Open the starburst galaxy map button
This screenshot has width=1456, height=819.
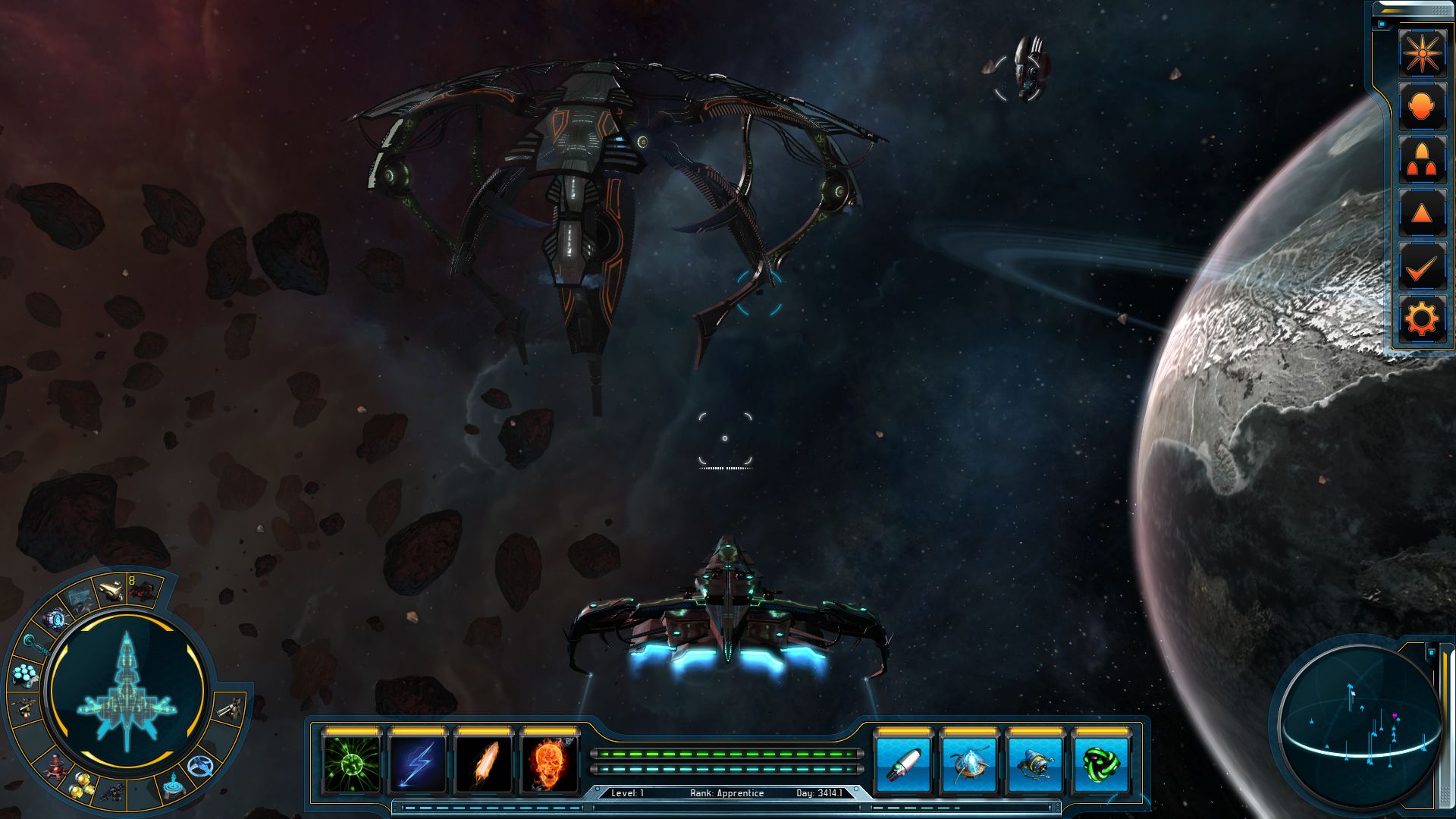1421,53
